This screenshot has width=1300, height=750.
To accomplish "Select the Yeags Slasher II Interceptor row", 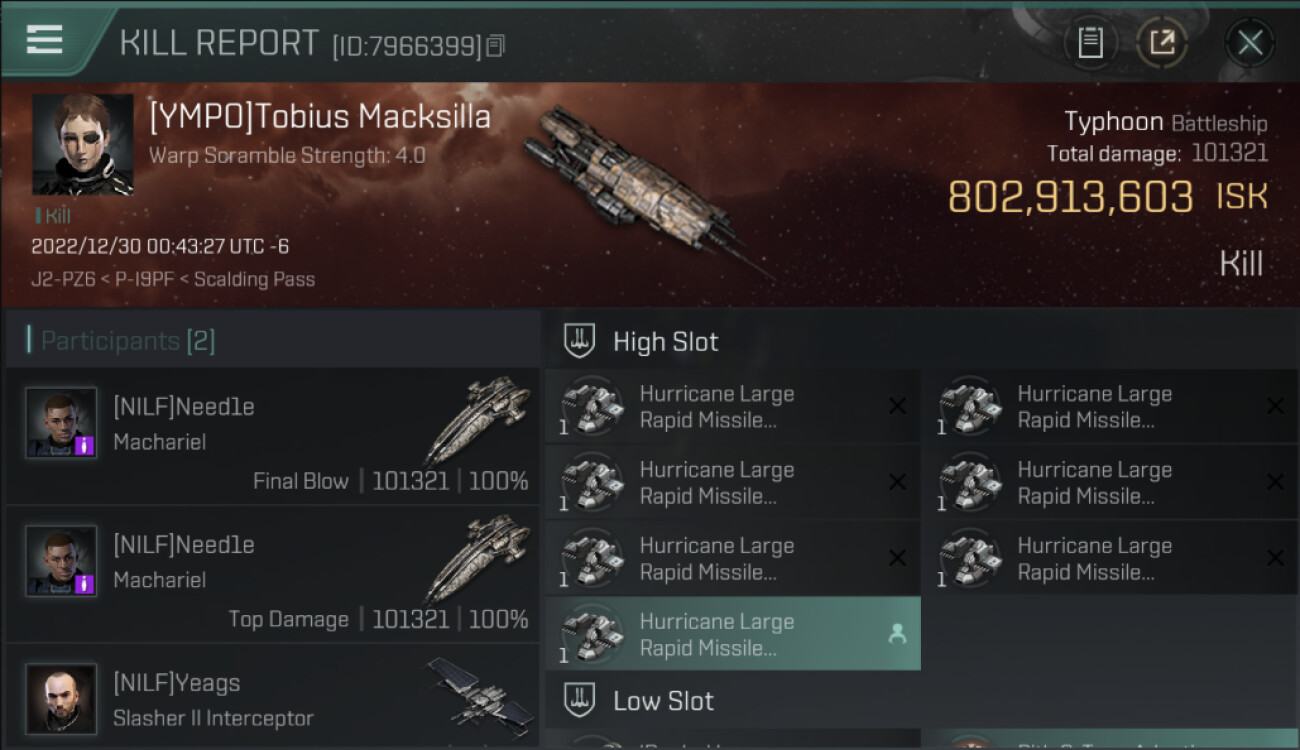I will click(x=272, y=699).
